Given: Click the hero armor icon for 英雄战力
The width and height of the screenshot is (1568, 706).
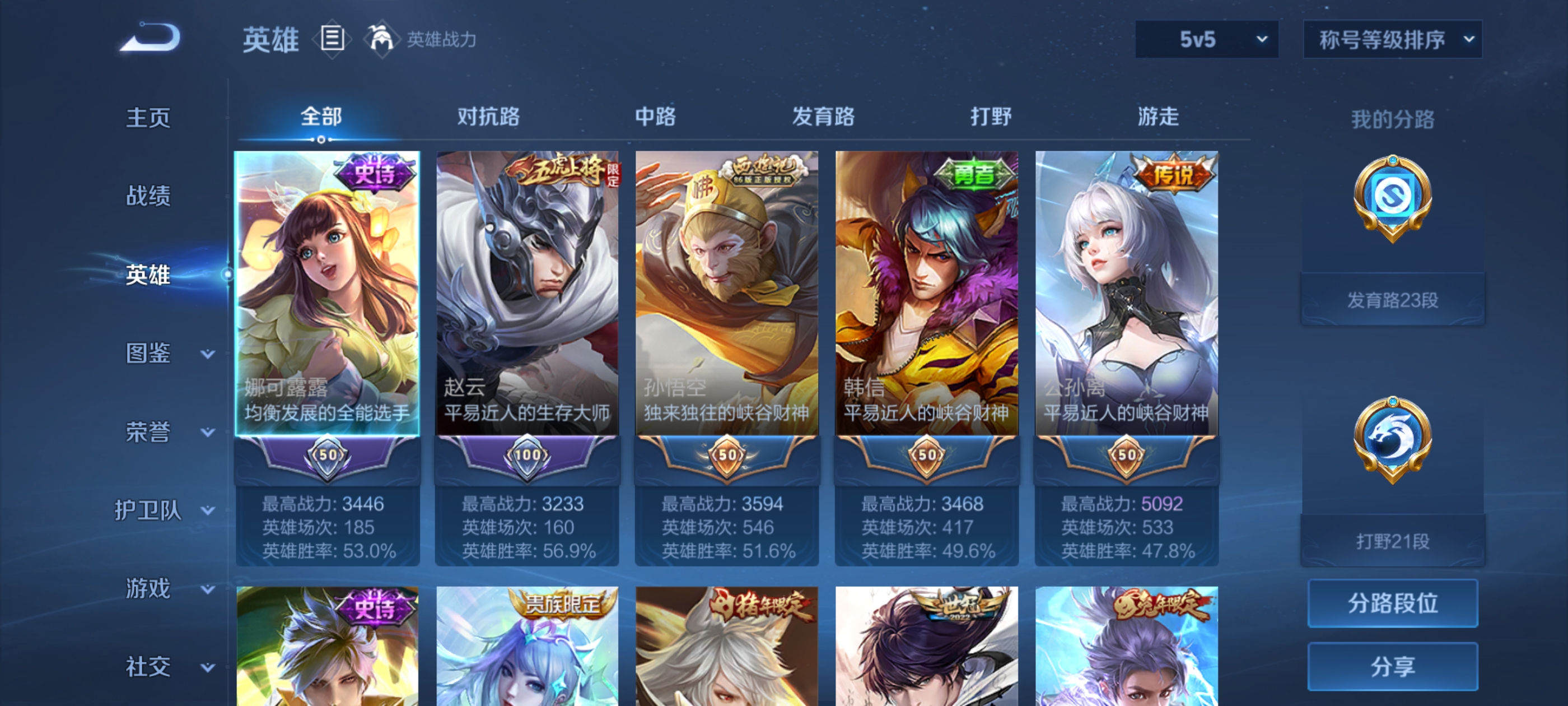Looking at the screenshot, I should 384,38.
